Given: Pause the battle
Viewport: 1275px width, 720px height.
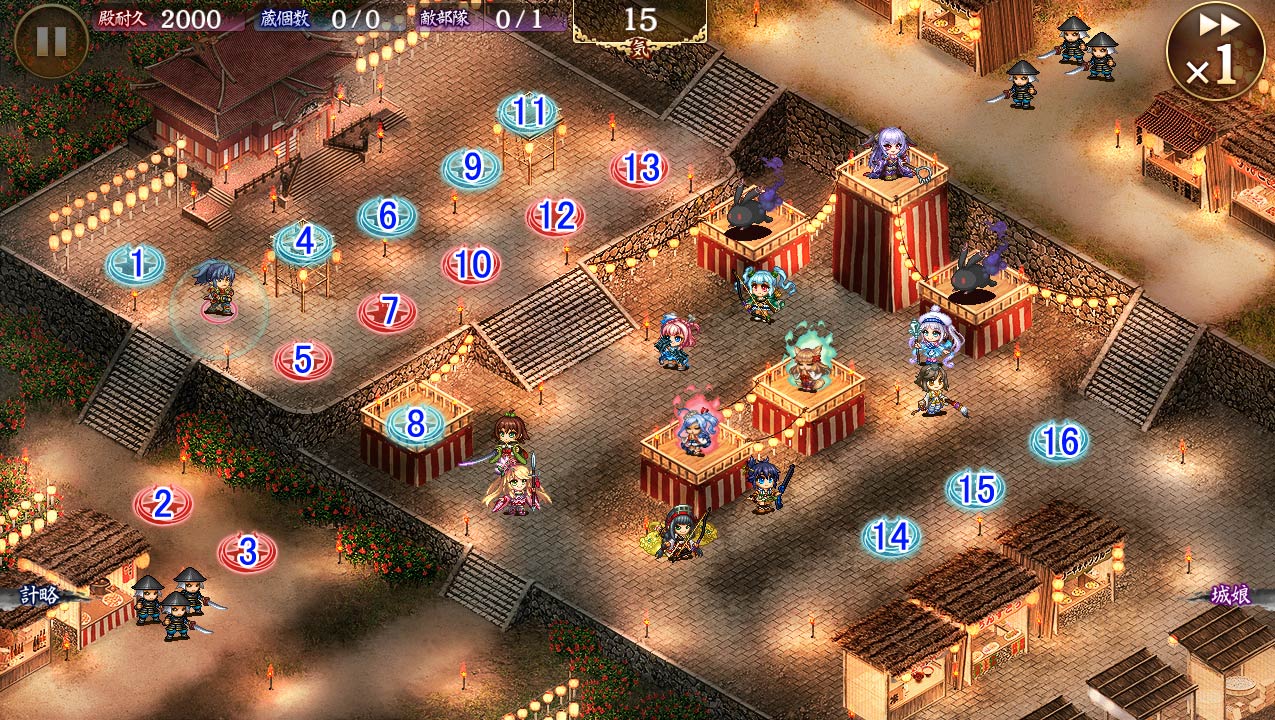Looking at the screenshot, I should click(x=51, y=41).
